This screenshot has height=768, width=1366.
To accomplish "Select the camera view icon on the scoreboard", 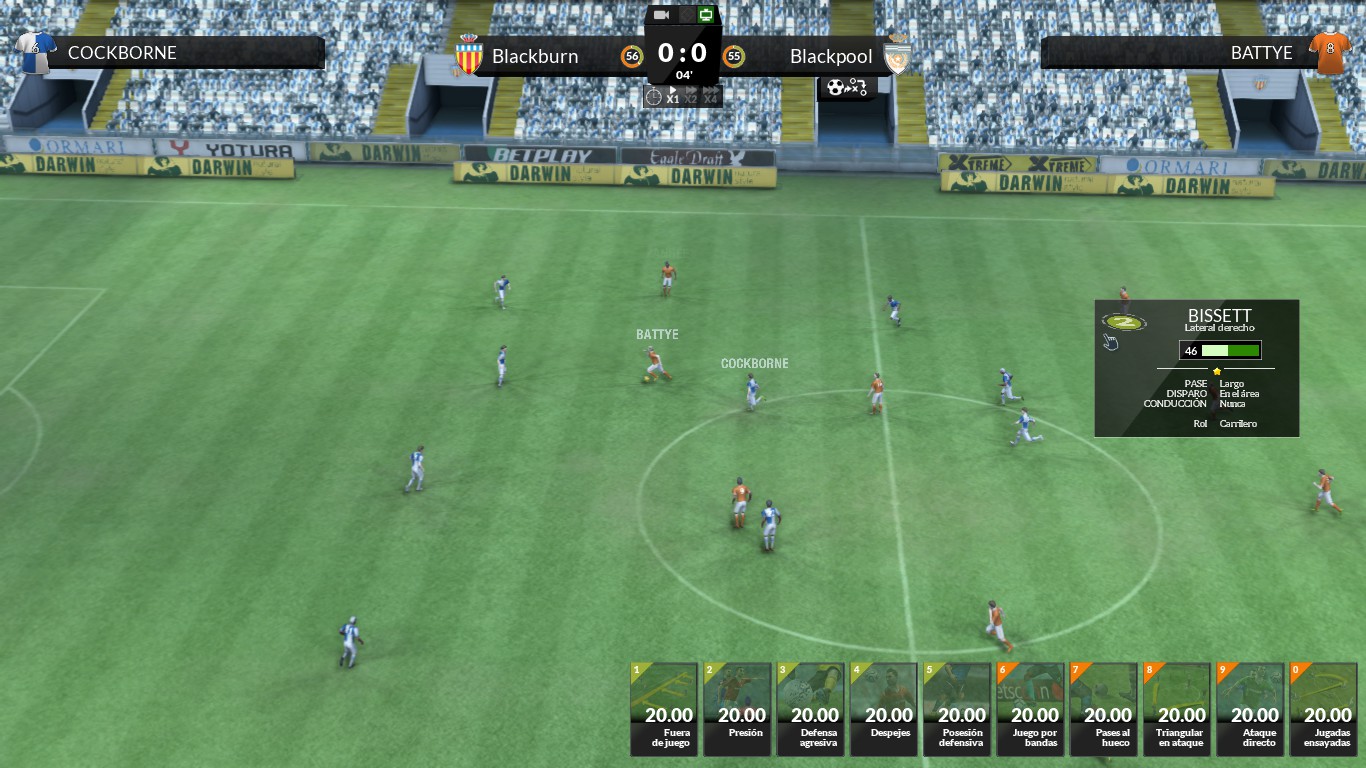I will click(x=659, y=14).
